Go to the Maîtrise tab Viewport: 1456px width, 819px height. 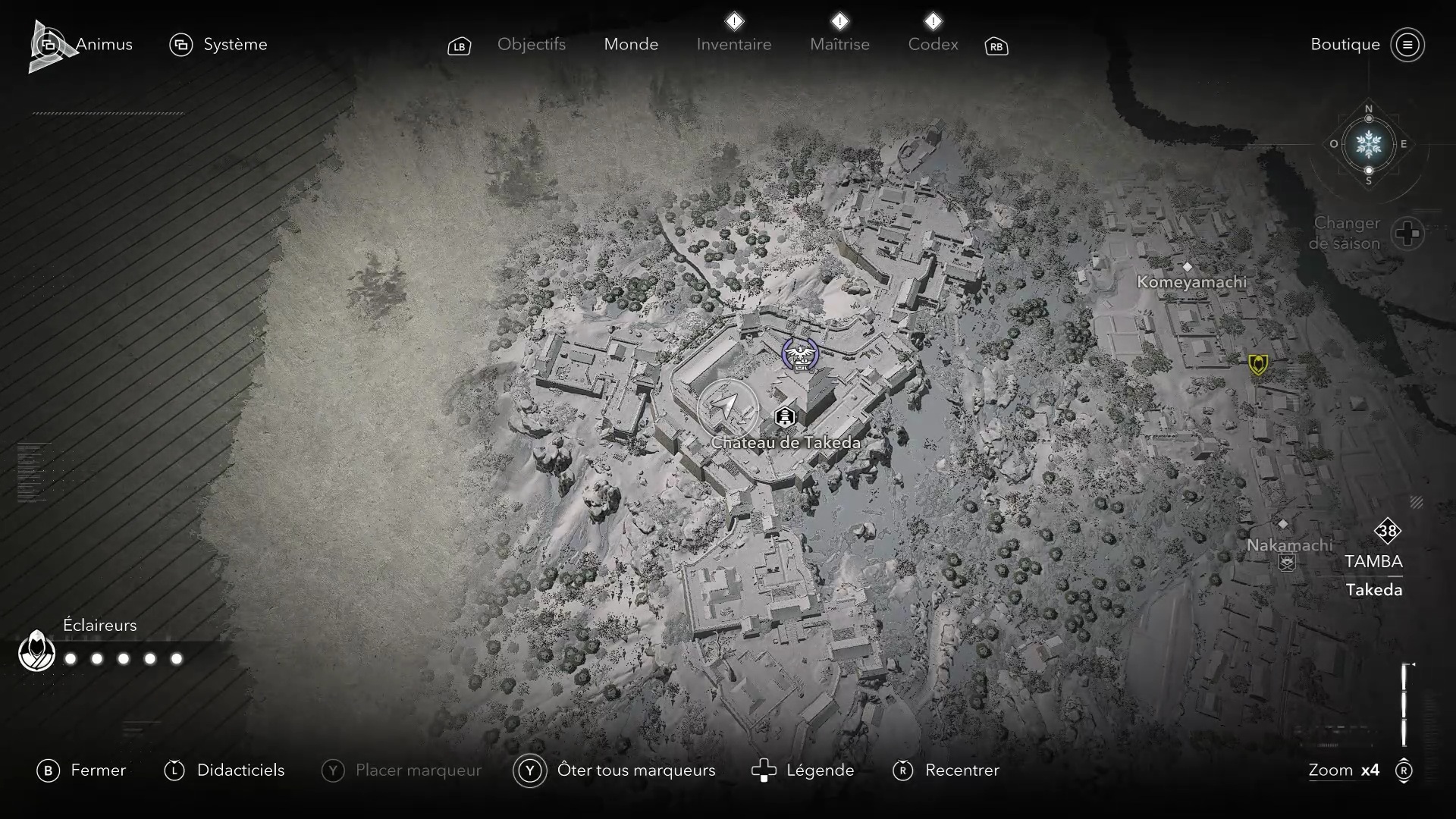coord(839,45)
